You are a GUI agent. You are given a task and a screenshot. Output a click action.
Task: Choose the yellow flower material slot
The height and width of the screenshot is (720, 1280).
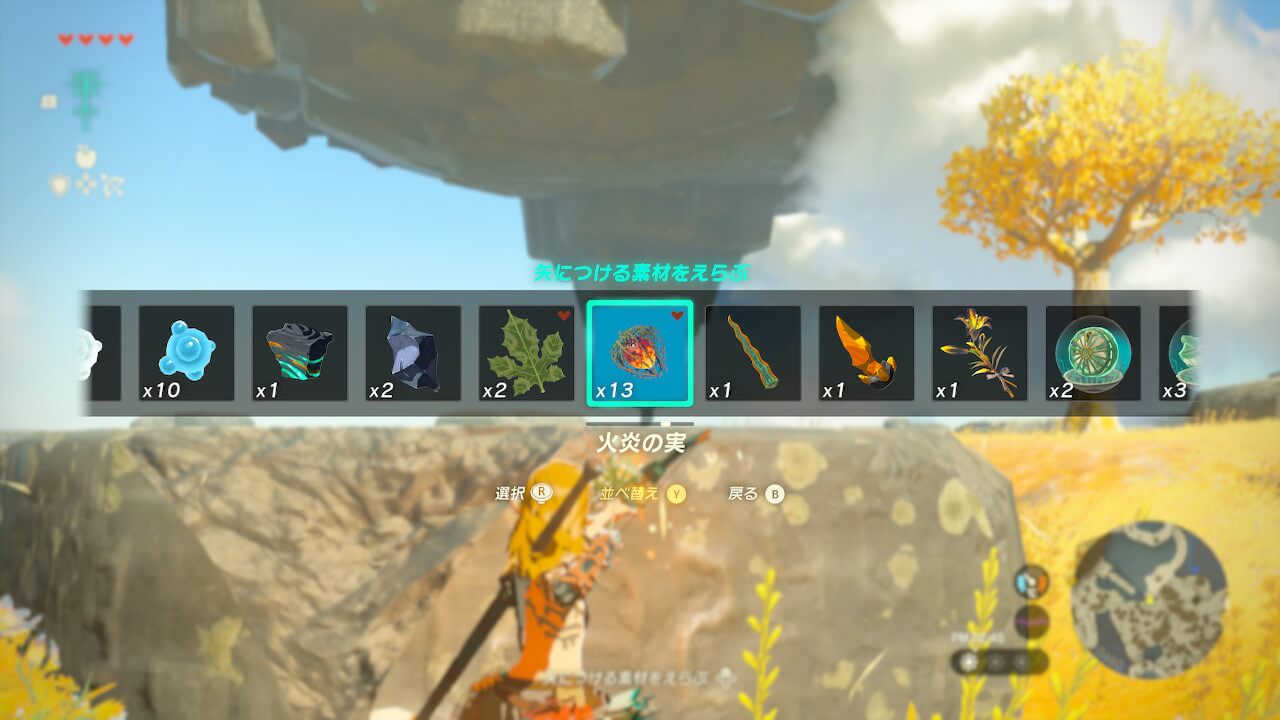tap(980, 353)
